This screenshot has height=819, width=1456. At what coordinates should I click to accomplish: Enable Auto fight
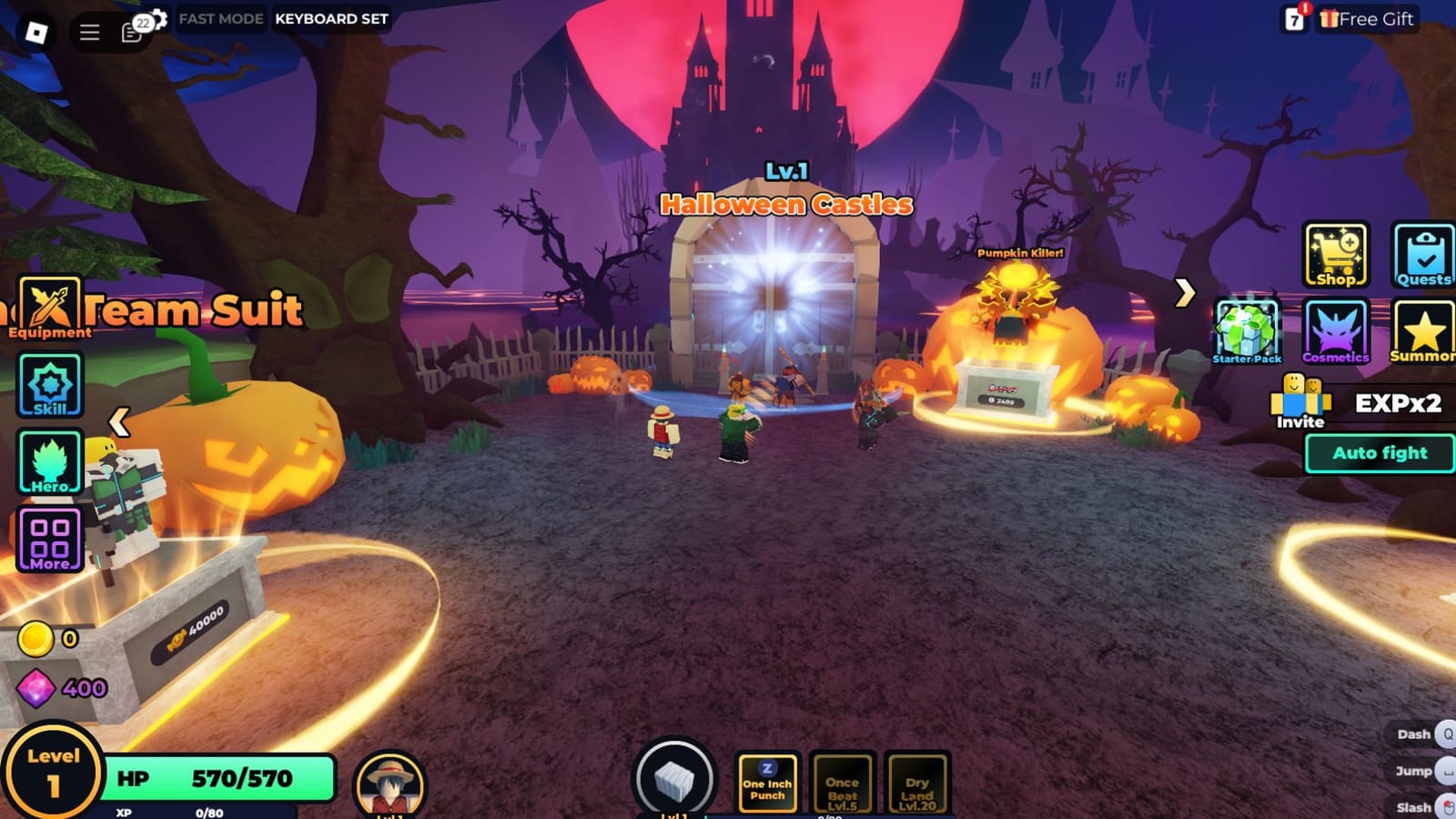tap(1379, 452)
